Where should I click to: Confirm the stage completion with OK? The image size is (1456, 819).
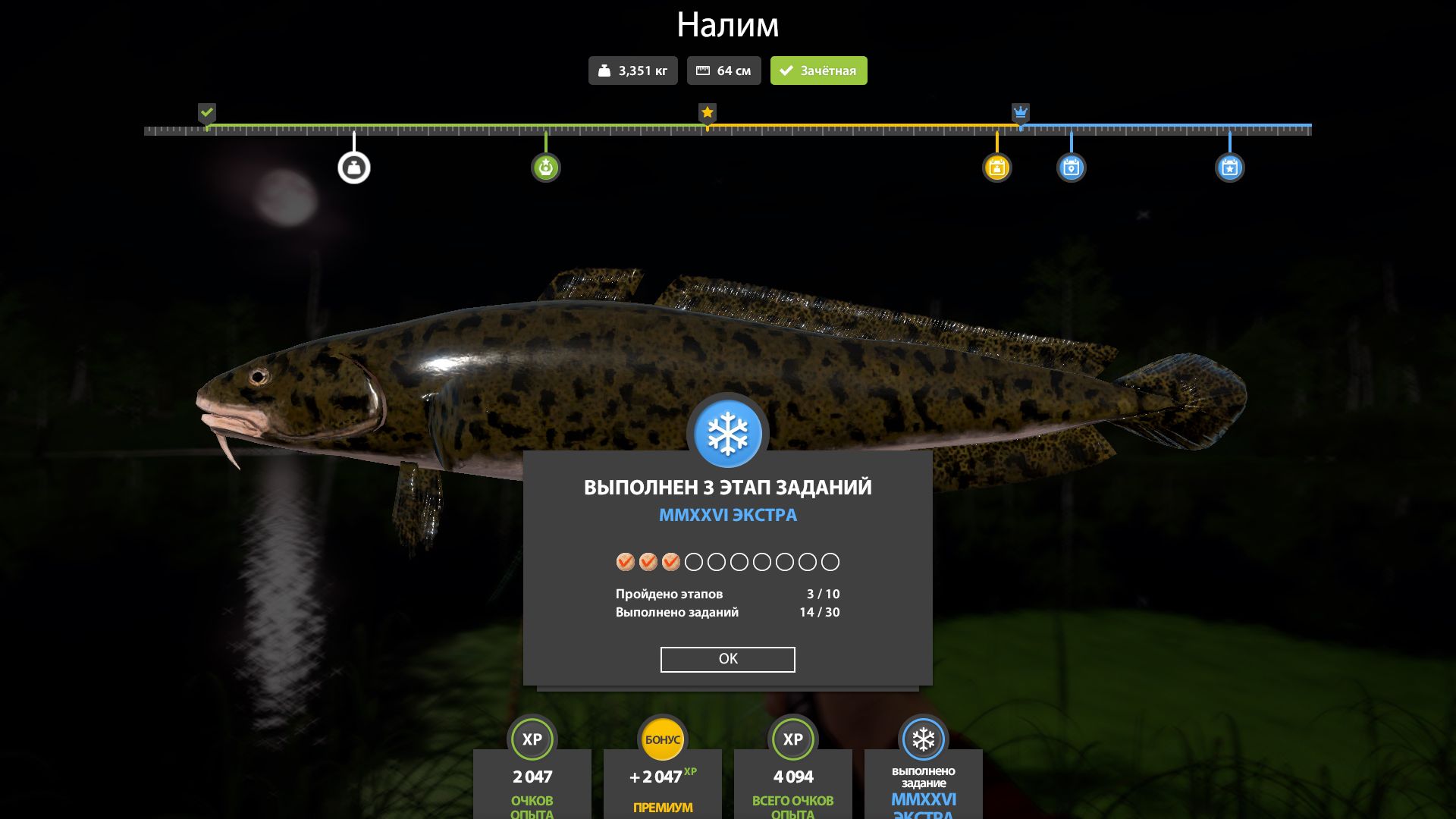click(x=727, y=659)
